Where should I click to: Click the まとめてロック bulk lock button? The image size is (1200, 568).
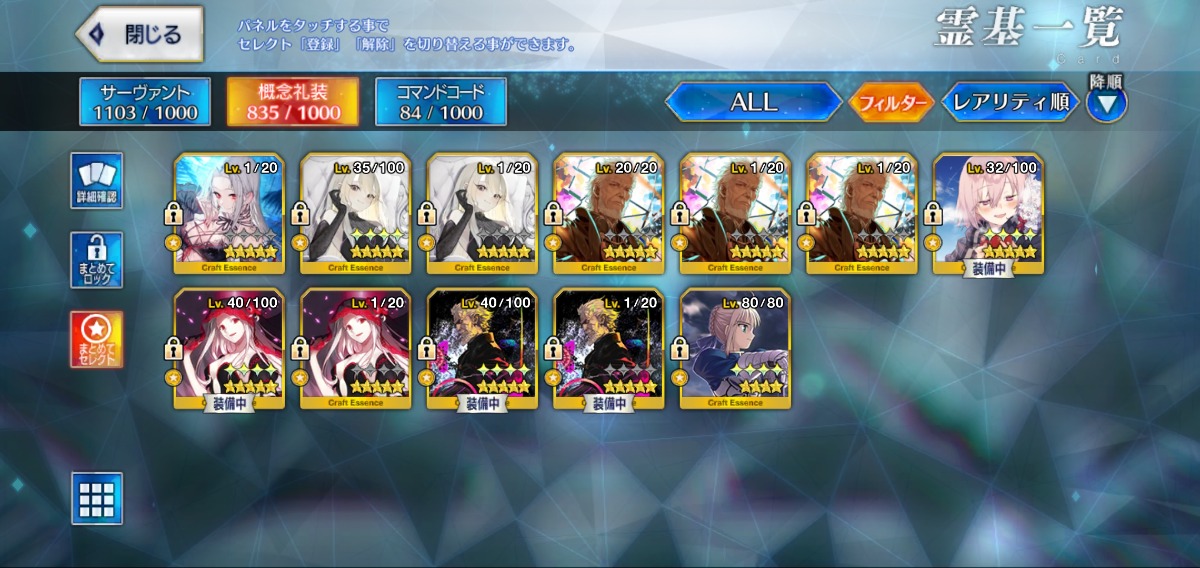click(97, 260)
